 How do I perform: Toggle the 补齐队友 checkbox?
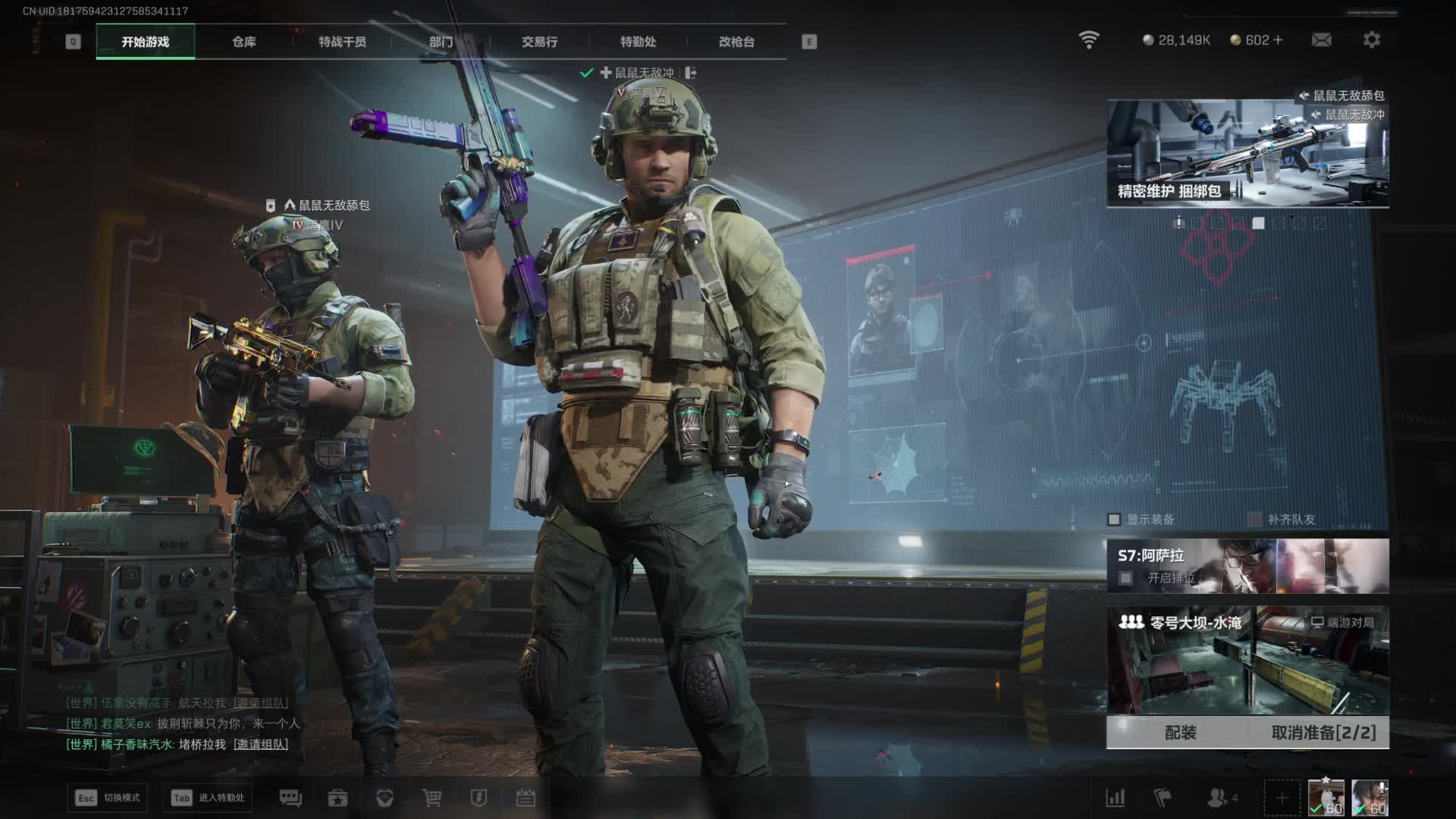[1255, 519]
